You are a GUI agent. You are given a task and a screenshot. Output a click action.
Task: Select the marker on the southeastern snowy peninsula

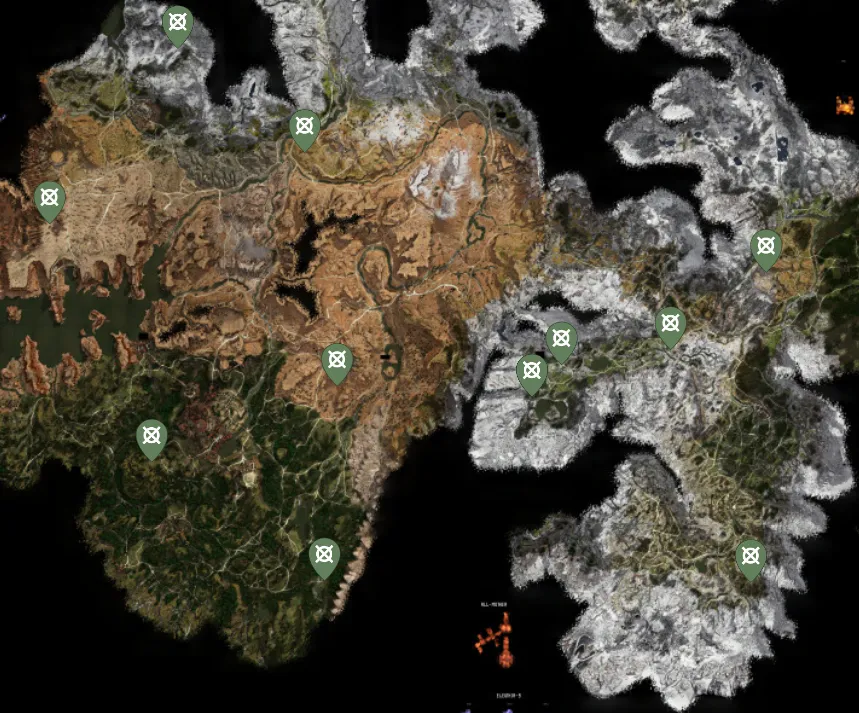coord(750,557)
